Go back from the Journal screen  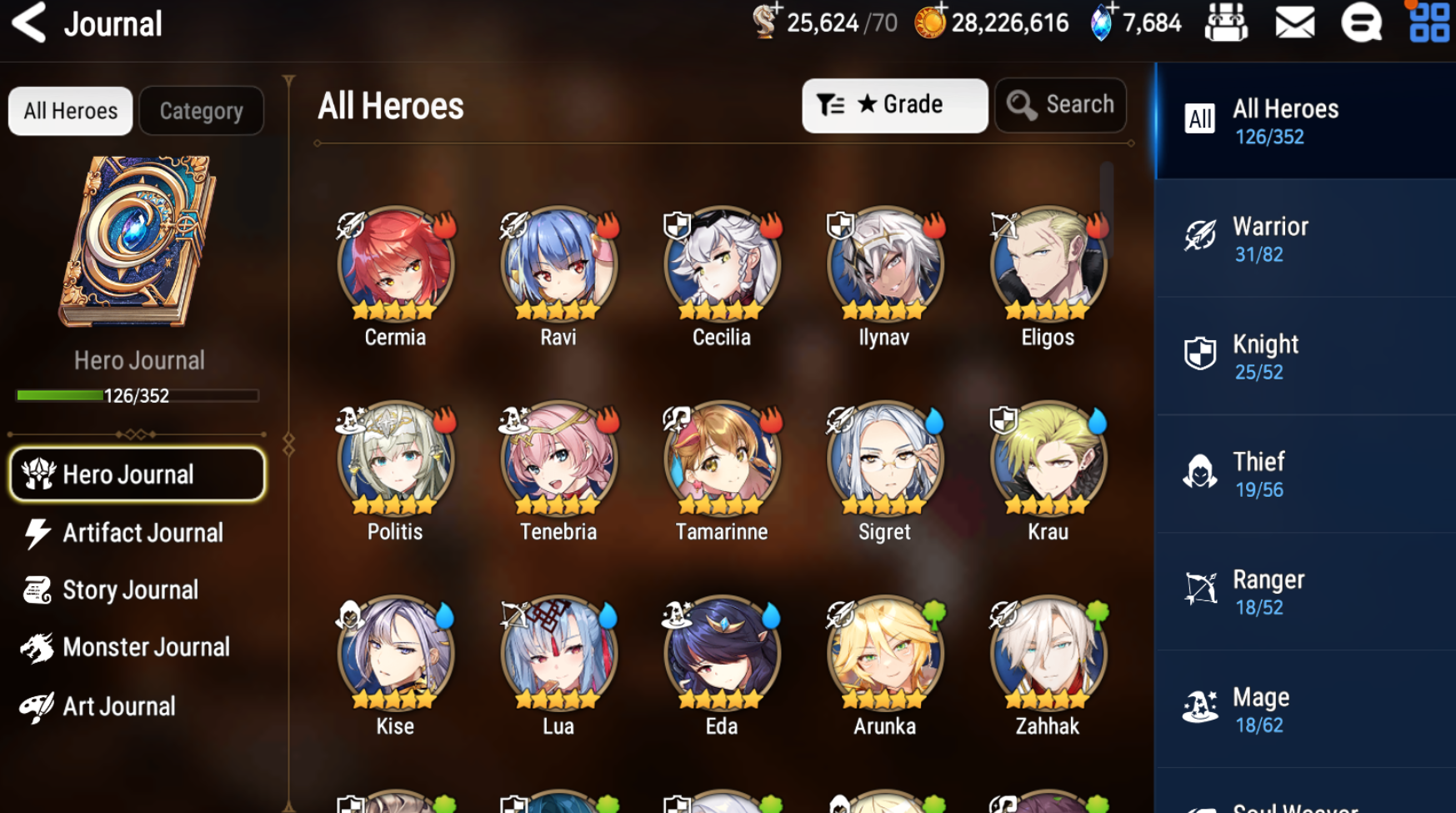click(x=29, y=23)
